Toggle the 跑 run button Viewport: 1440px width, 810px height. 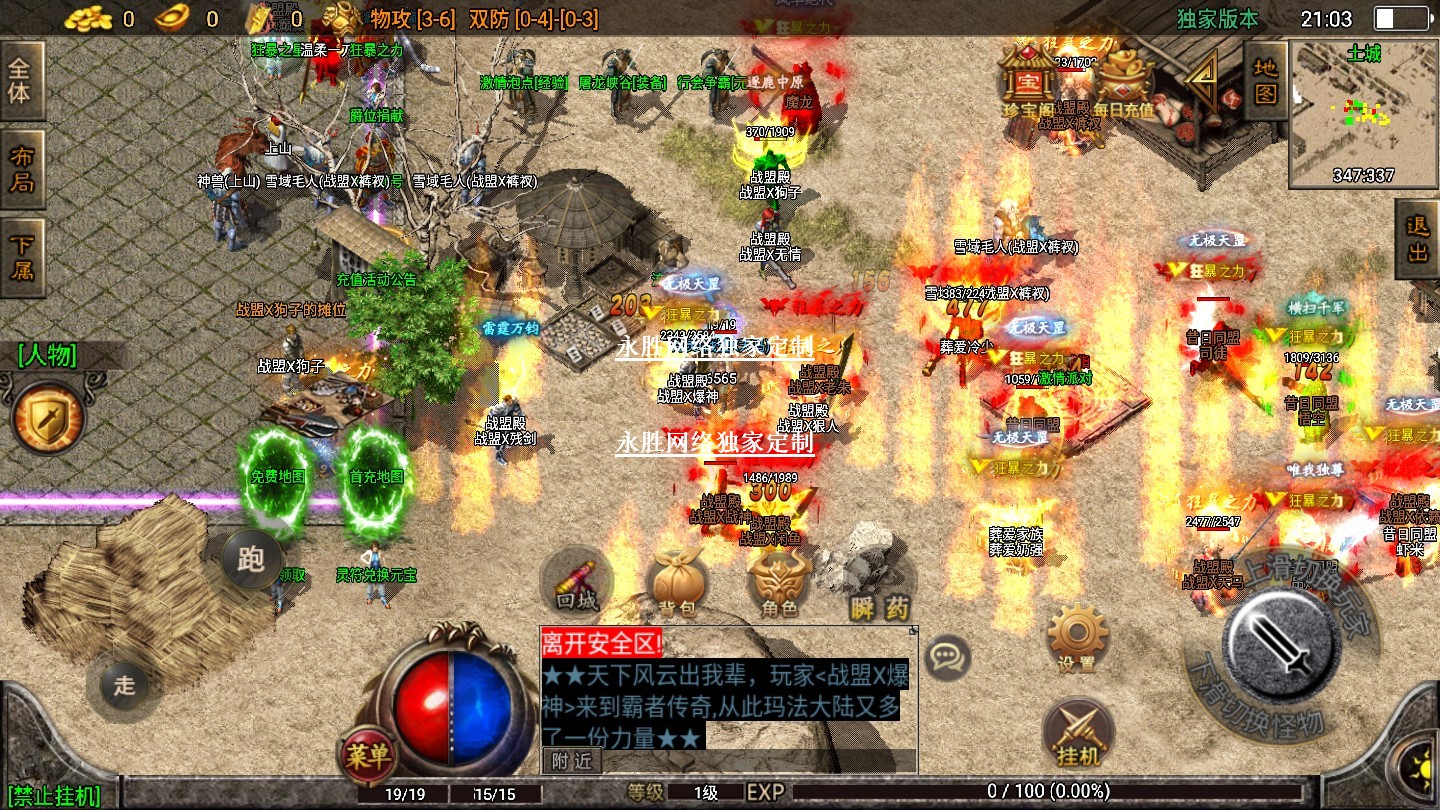pos(251,560)
